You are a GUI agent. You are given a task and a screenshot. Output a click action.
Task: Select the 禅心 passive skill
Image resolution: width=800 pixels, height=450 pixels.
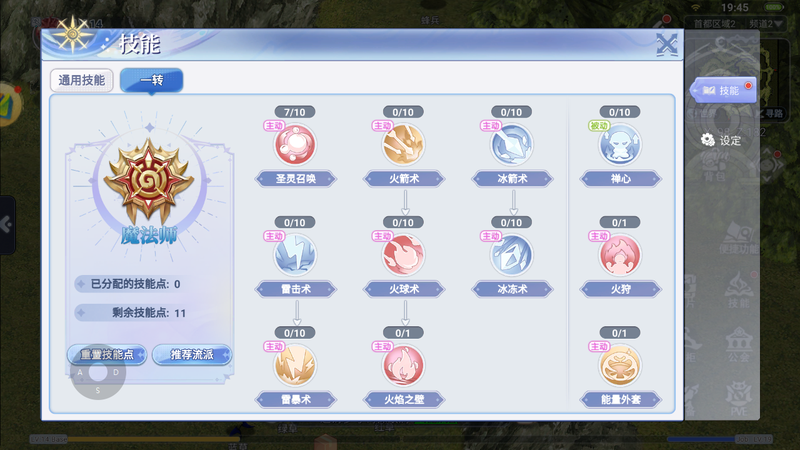coord(620,145)
